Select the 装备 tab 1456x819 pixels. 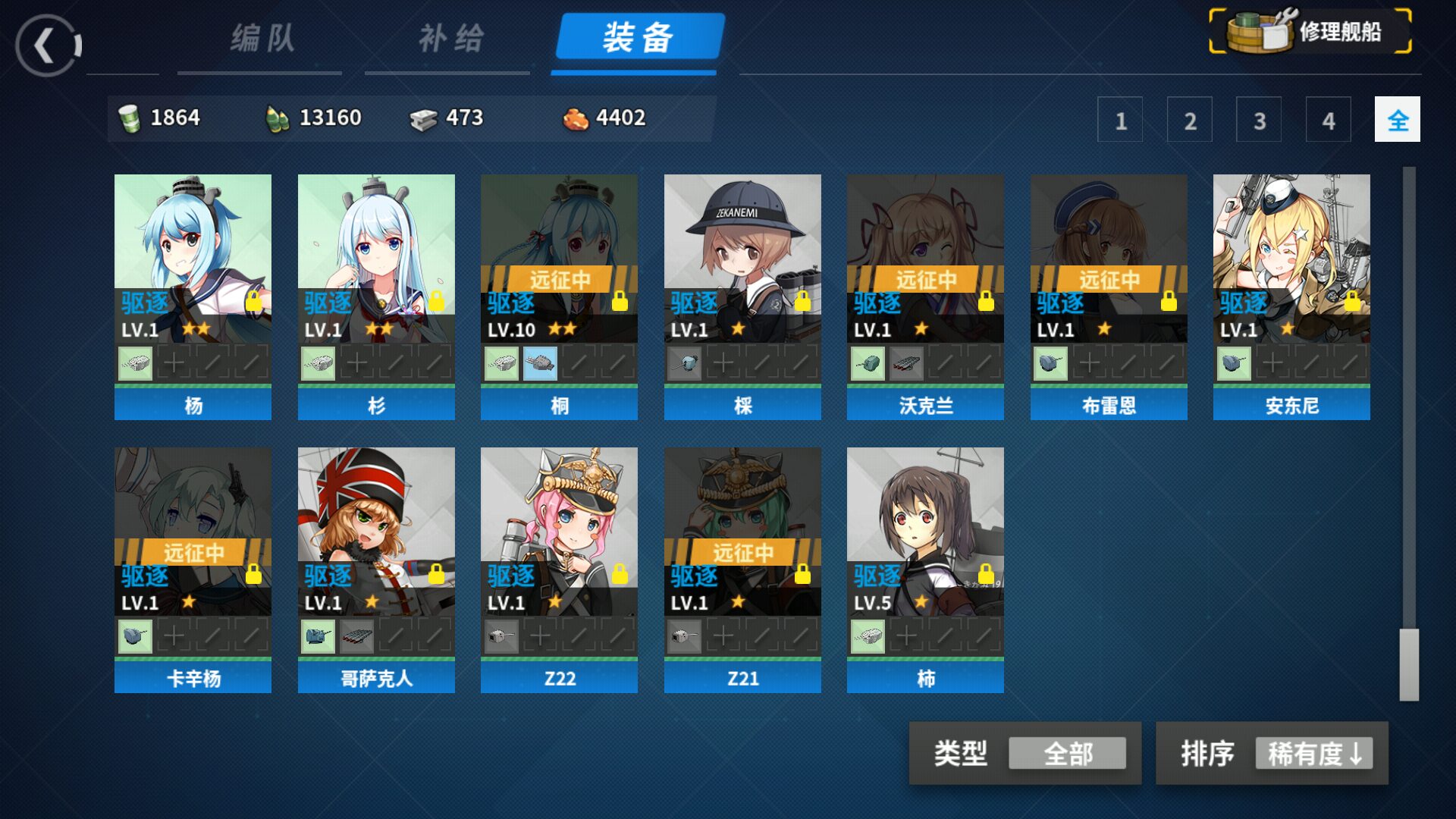point(639,38)
